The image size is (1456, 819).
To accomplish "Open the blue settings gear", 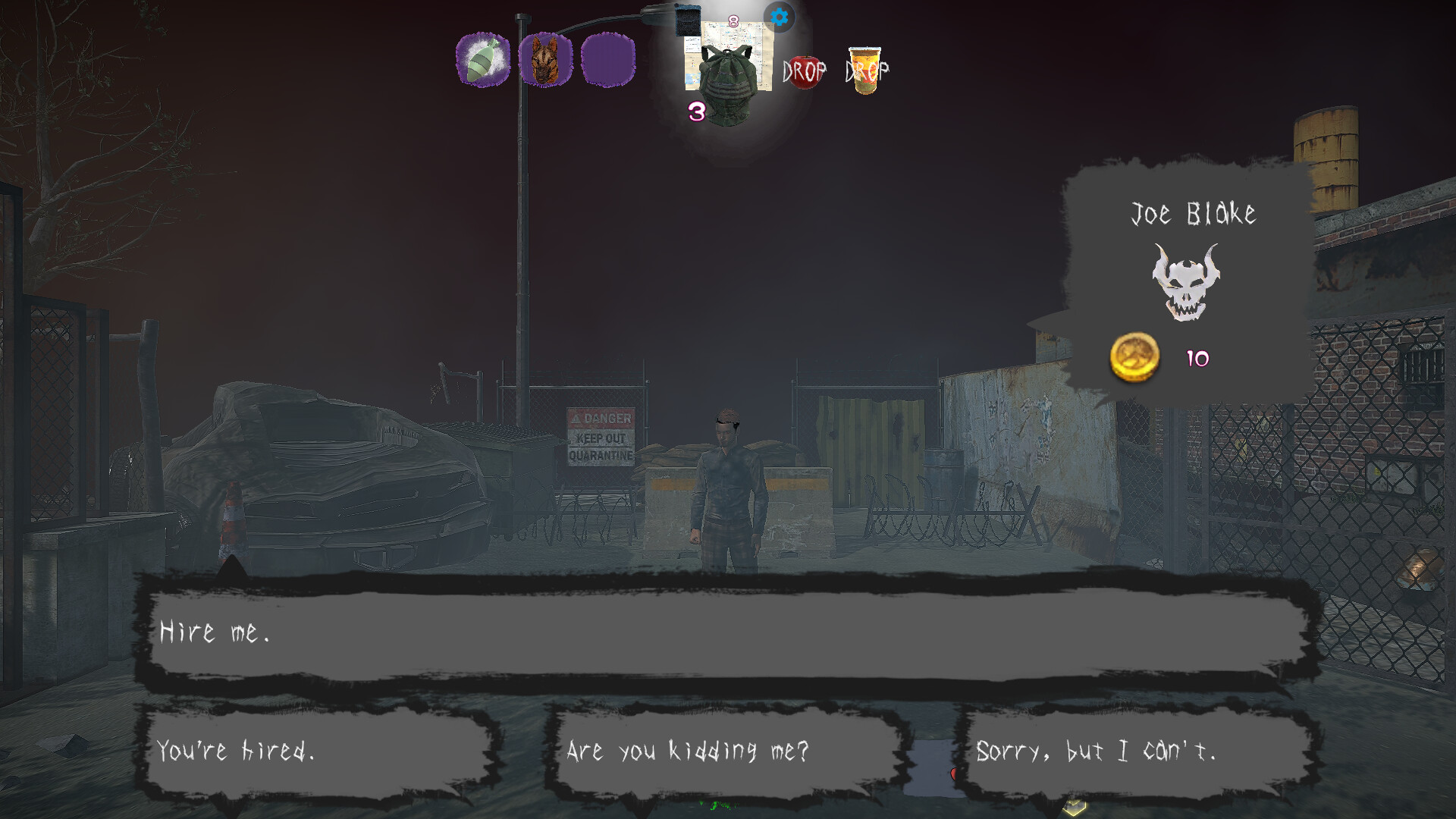I will click(780, 17).
